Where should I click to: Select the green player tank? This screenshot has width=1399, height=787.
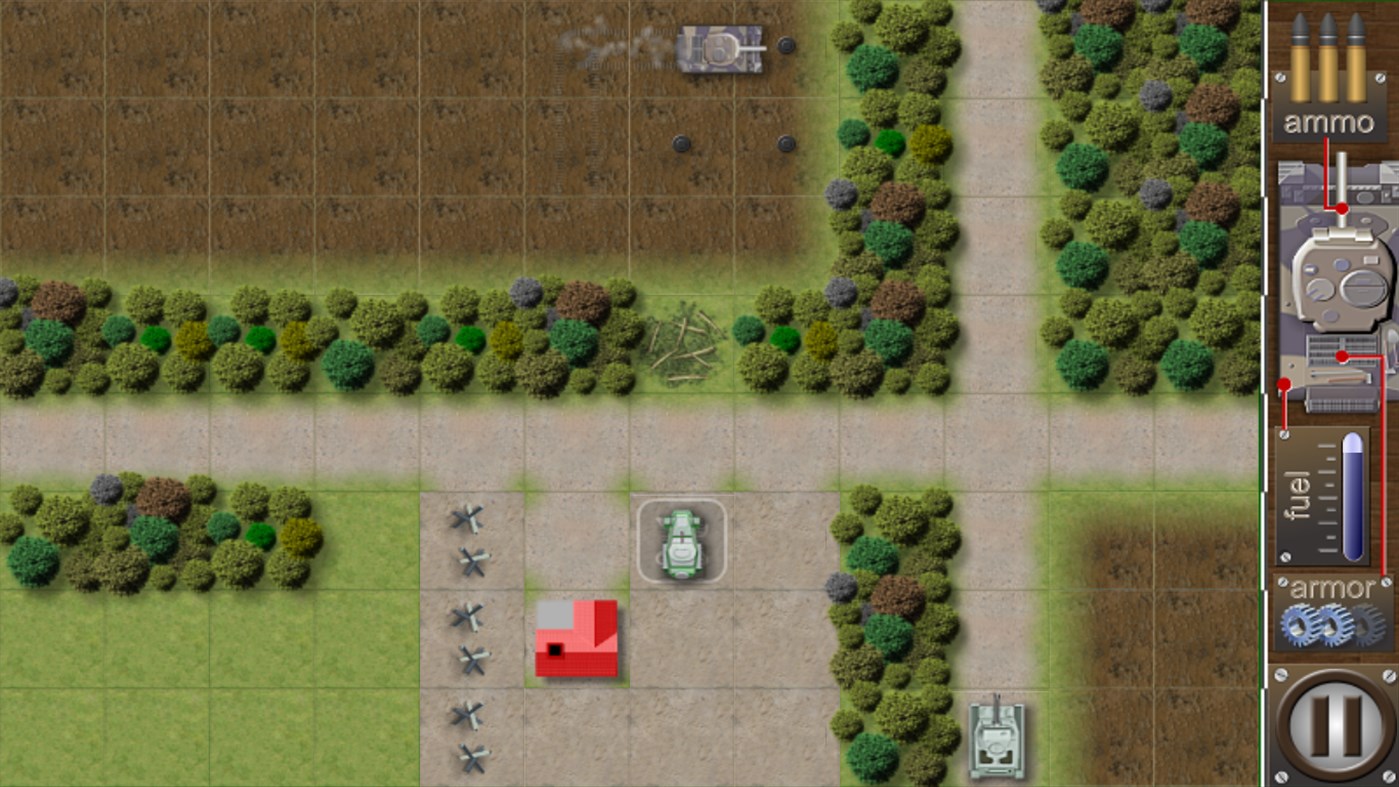pyautogui.click(x=682, y=540)
